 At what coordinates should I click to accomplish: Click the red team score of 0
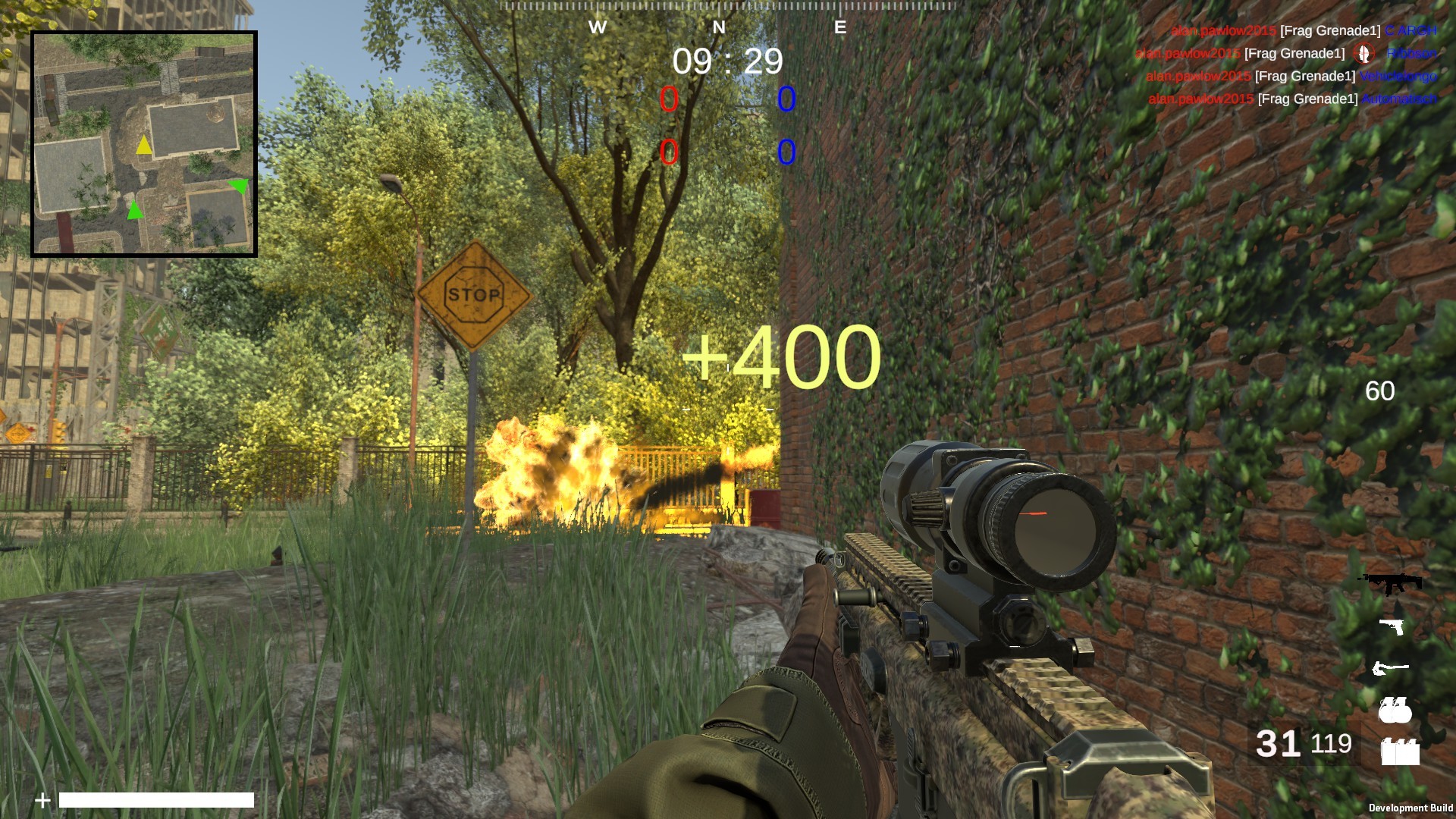(670, 99)
